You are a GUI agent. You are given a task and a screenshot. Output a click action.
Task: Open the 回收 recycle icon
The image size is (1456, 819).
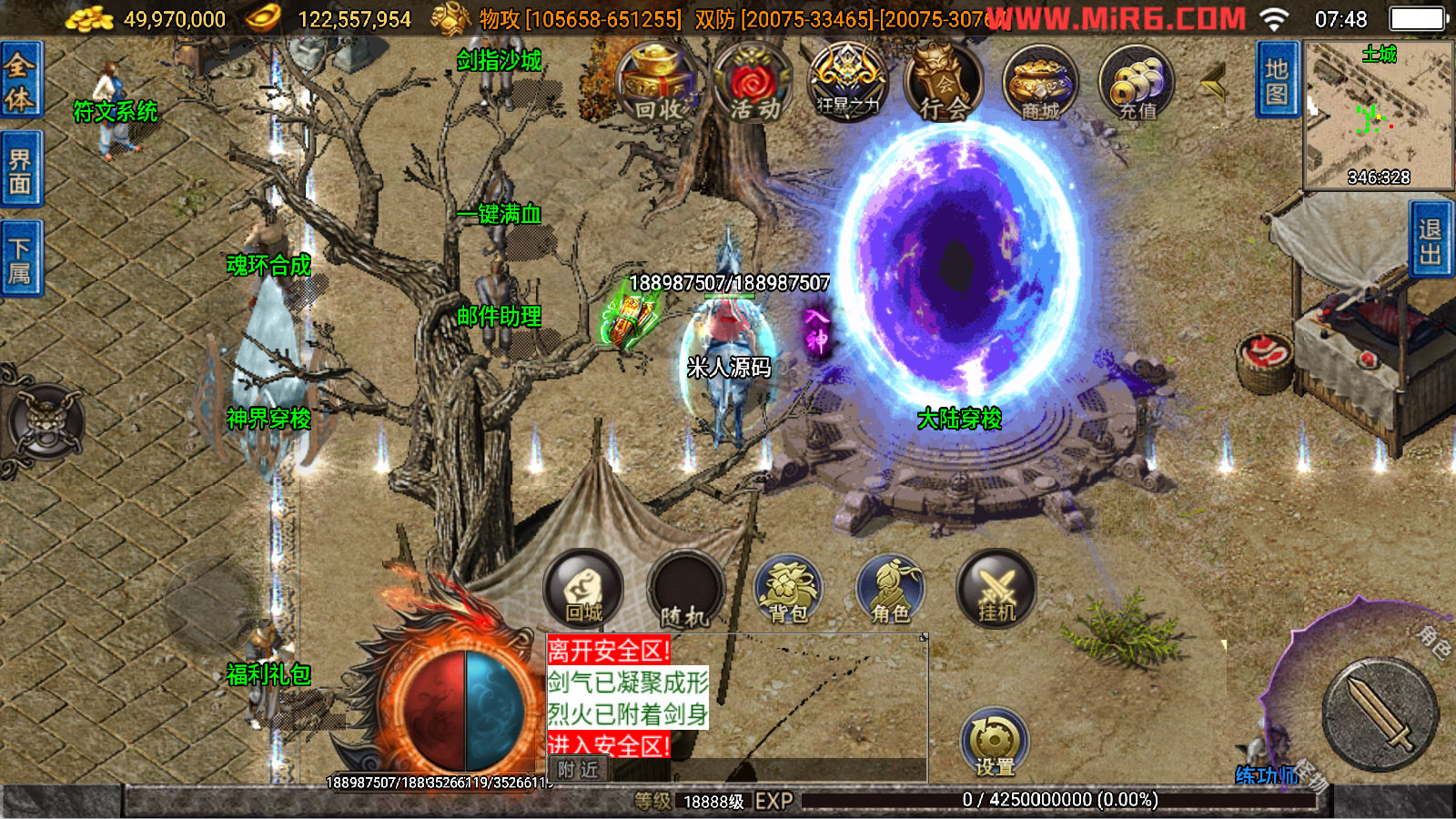pos(656,84)
